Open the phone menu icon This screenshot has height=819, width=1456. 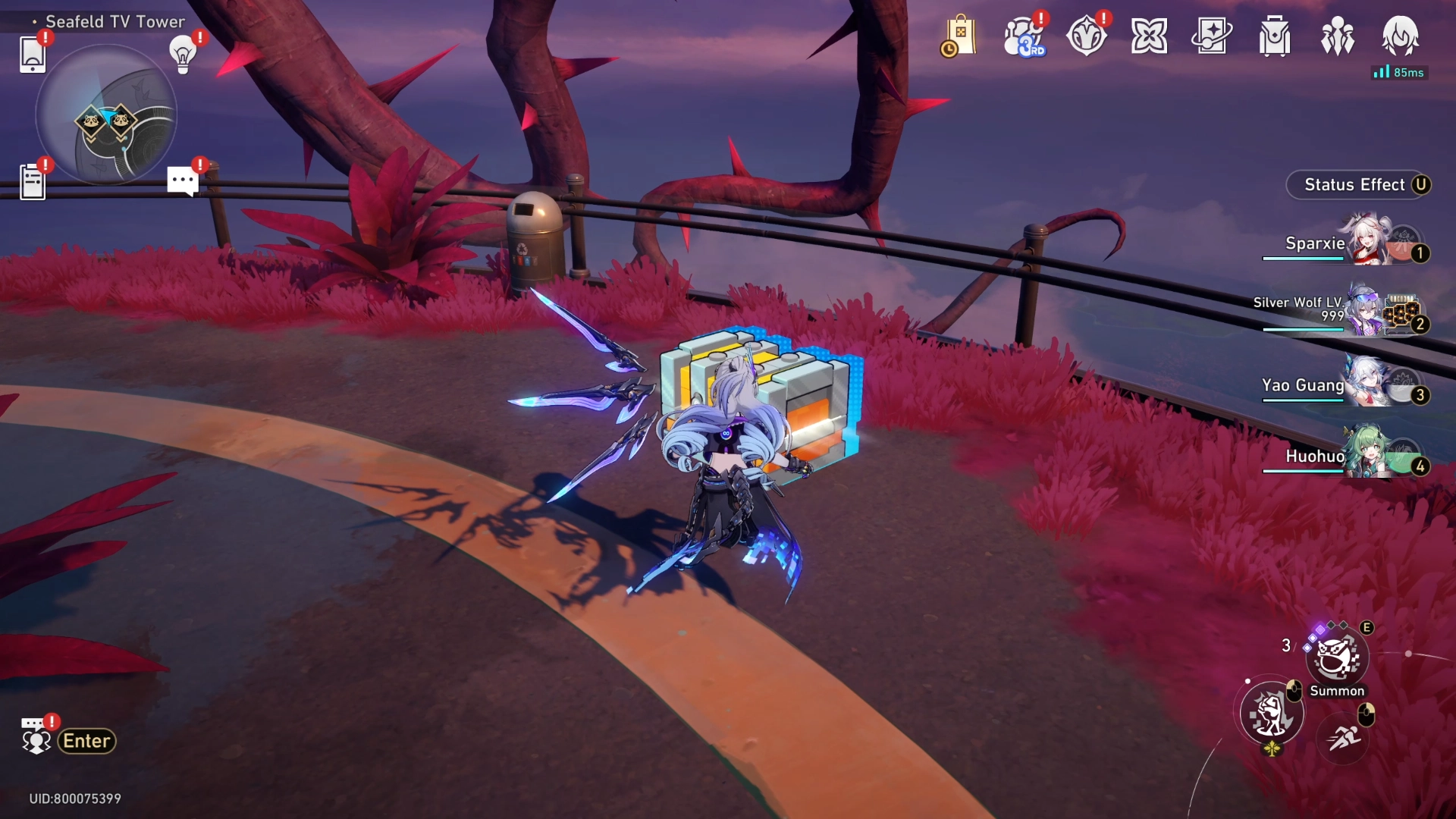[32, 55]
